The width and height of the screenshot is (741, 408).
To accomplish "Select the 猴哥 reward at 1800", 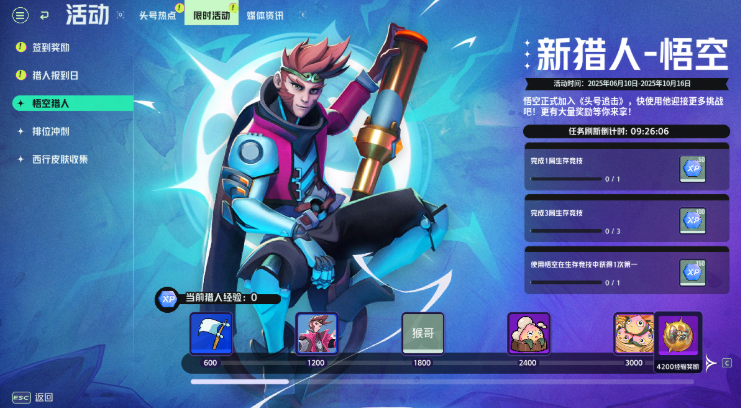I will click(422, 333).
